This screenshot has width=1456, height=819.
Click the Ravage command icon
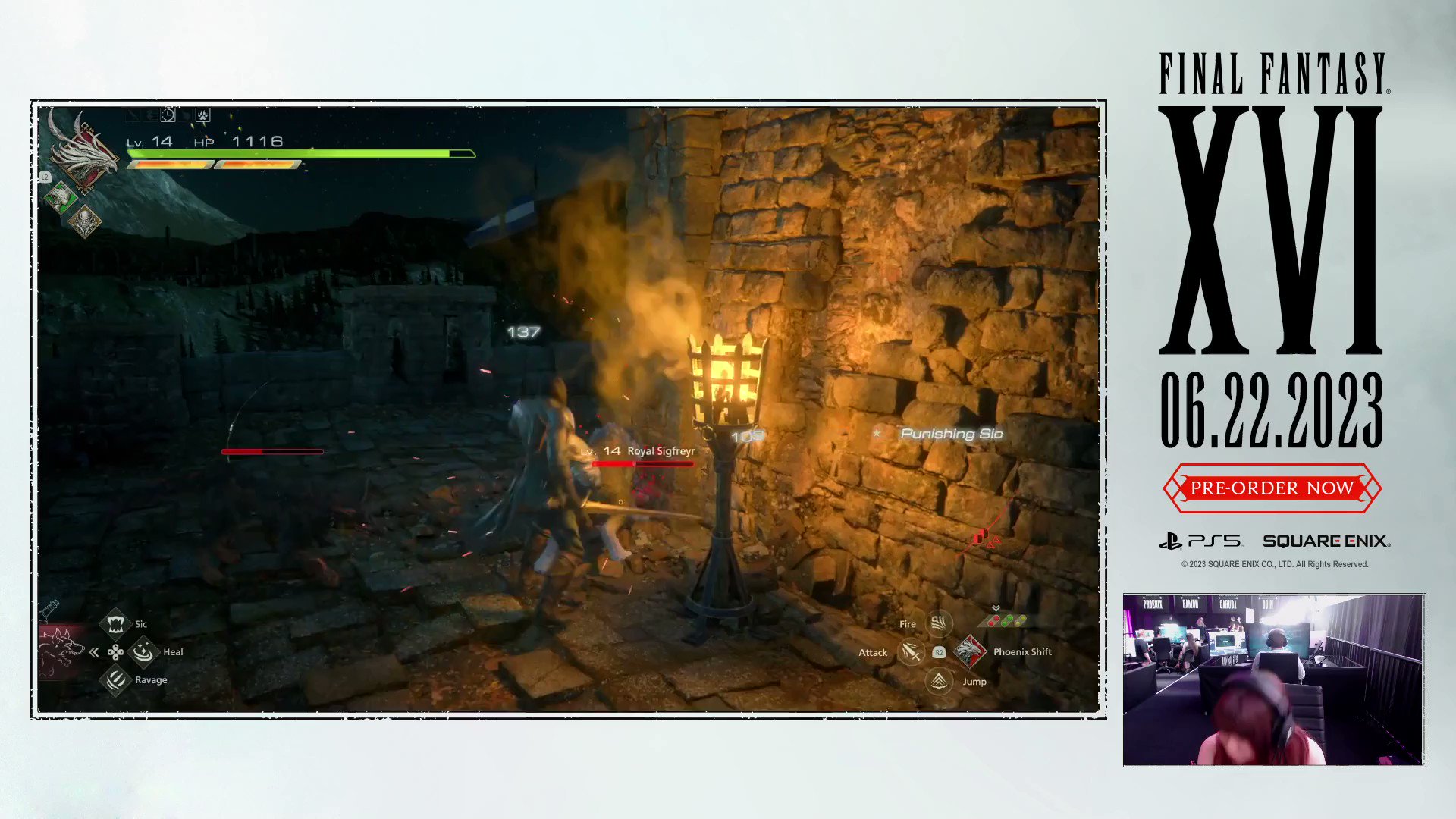tap(115, 679)
